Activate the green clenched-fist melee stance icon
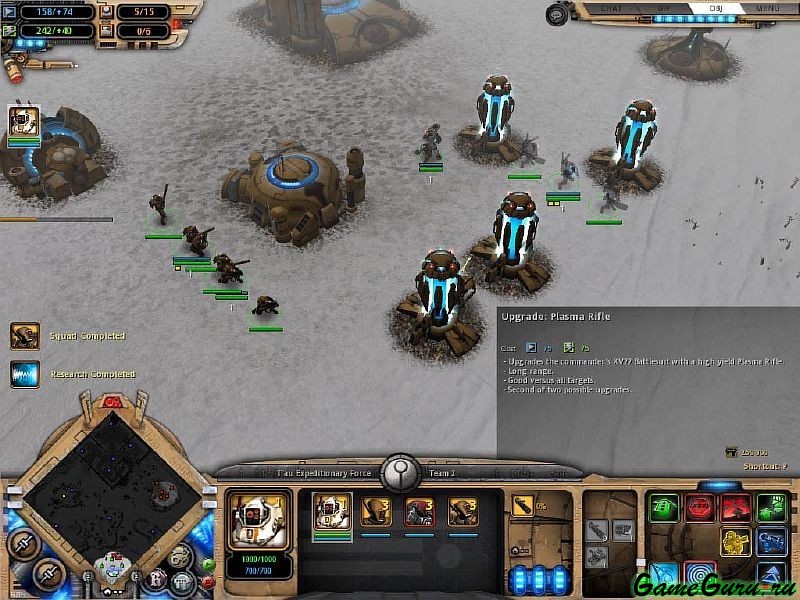 coord(770,508)
